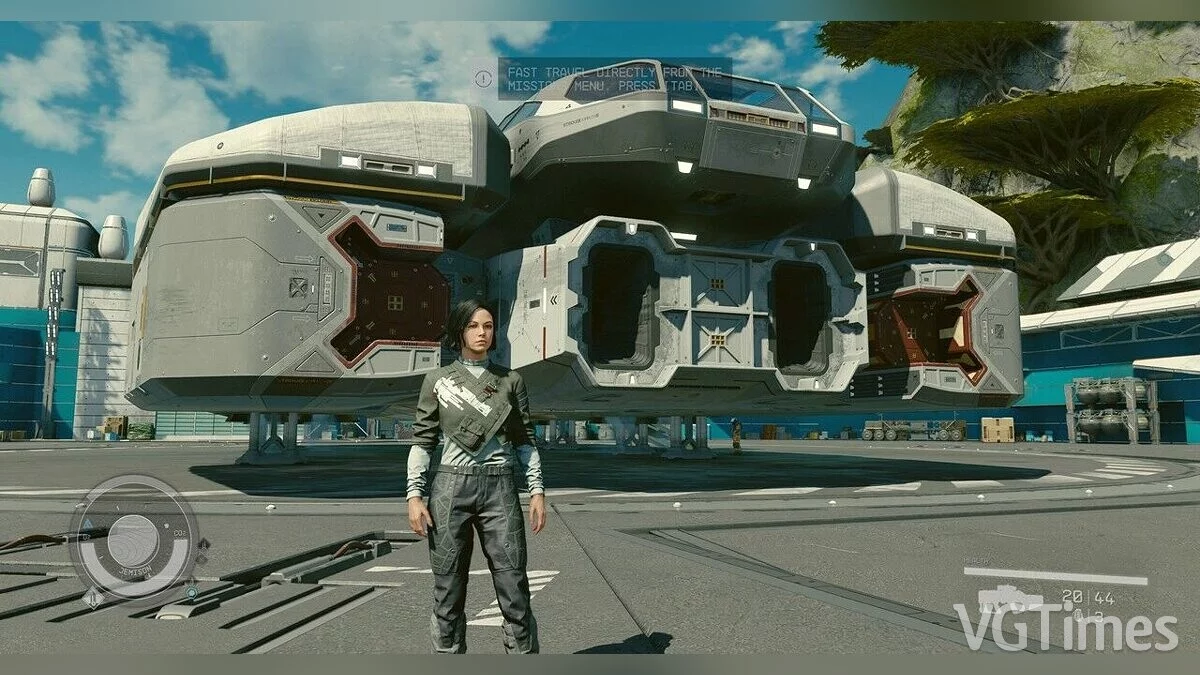The height and width of the screenshot is (675, 1200).
Task: Click the fast travel tutorial hint box
Action: pyautogui.click(x=613, y=79)
